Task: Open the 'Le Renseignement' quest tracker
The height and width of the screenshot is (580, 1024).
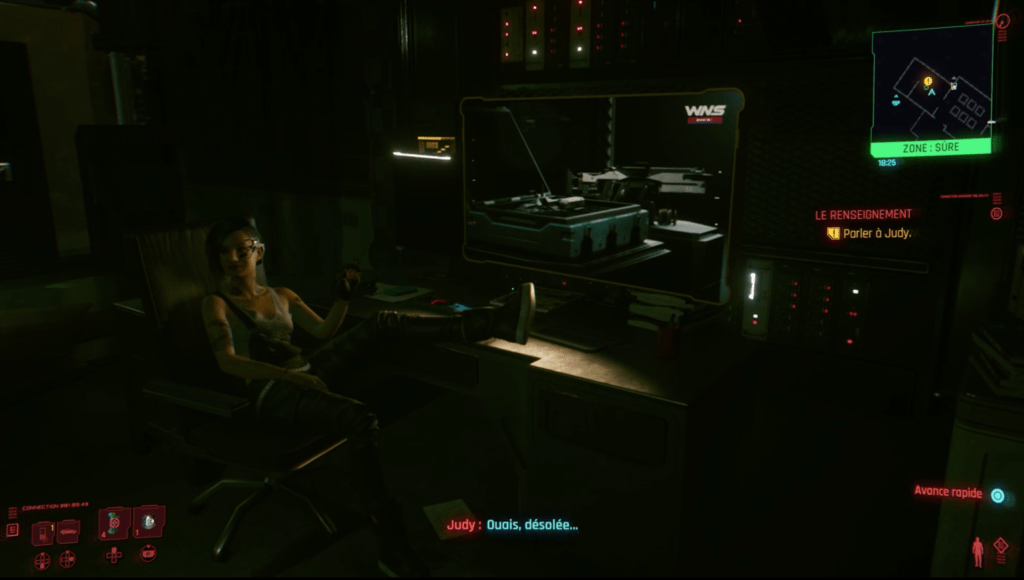Action: 863,214
